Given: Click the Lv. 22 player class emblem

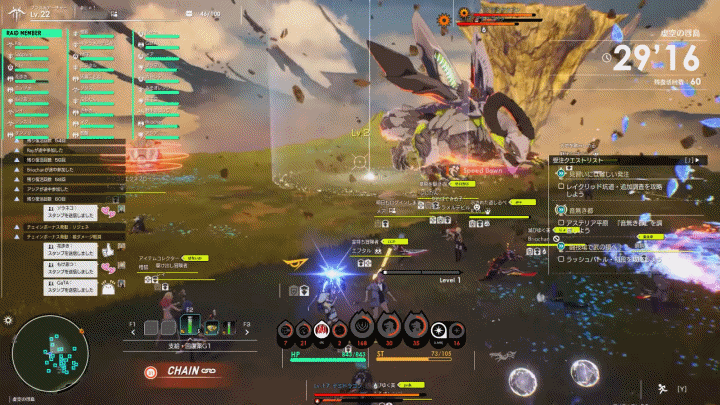Looking at the screenshot, I should pyautogui.click(x=17, y=12).
